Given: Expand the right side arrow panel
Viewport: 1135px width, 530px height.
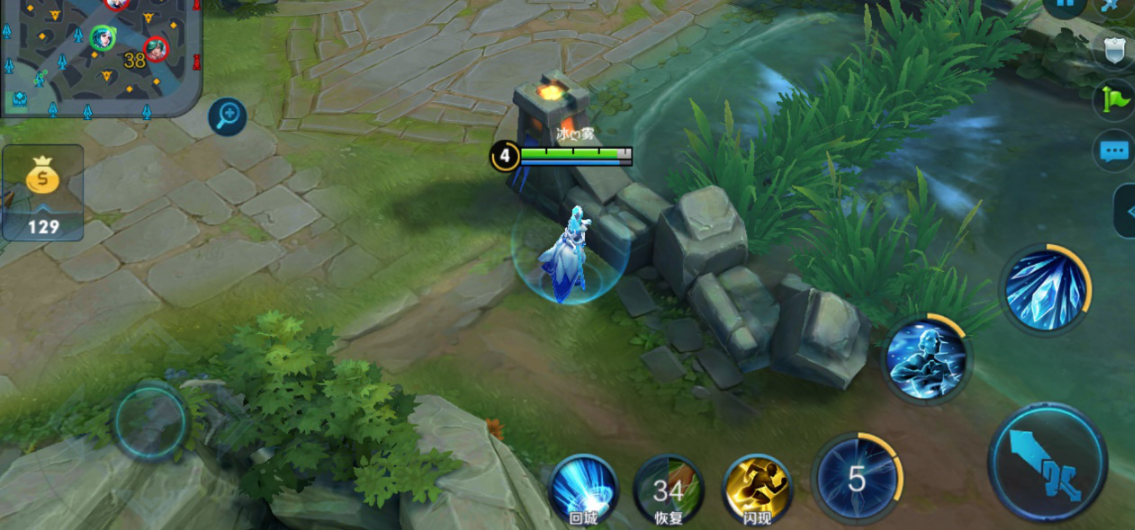Looking at the screenshot, I should pos(1126,211).
